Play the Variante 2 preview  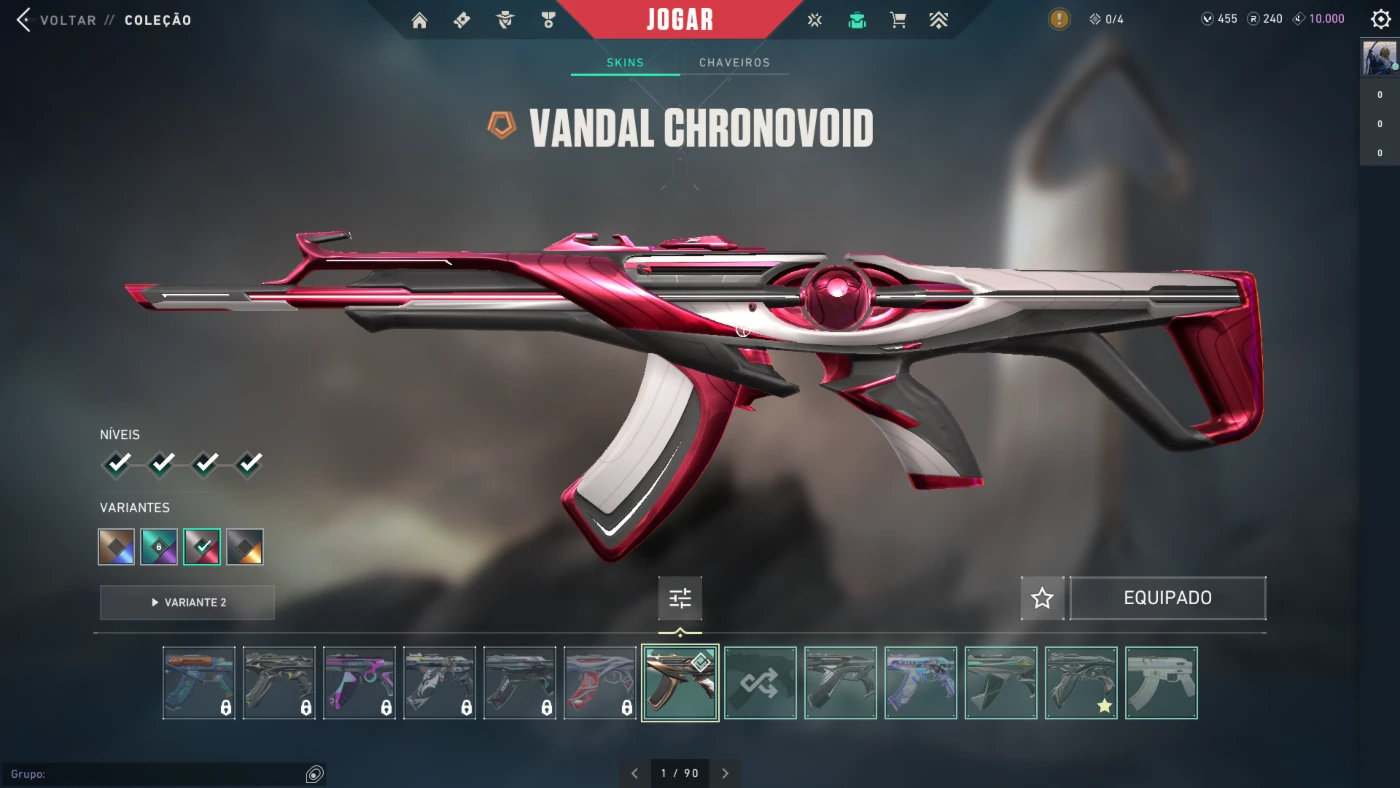pos(187,603)
